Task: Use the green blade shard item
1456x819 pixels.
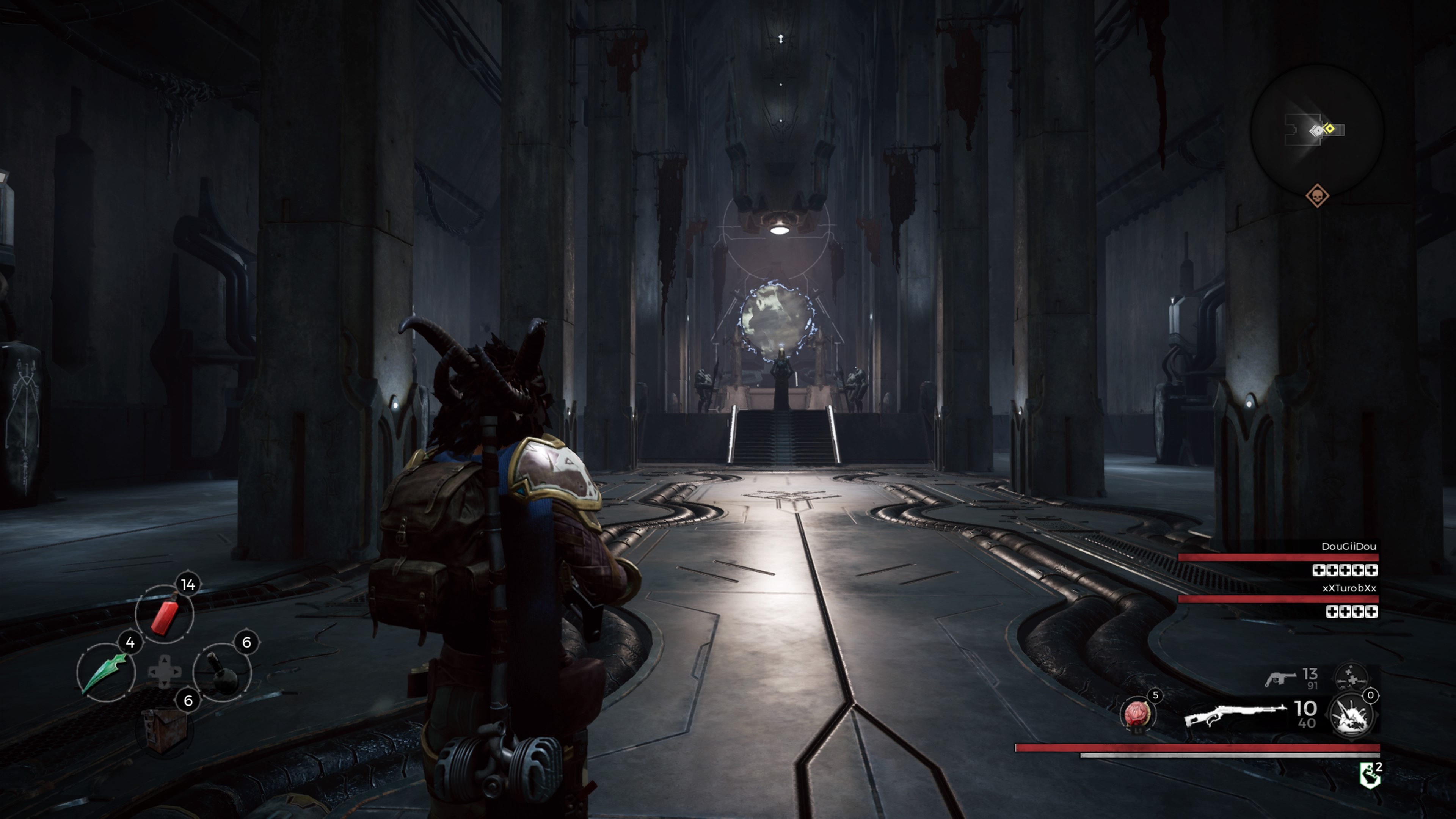Action: pyautogui.click(x=105, y=672)
